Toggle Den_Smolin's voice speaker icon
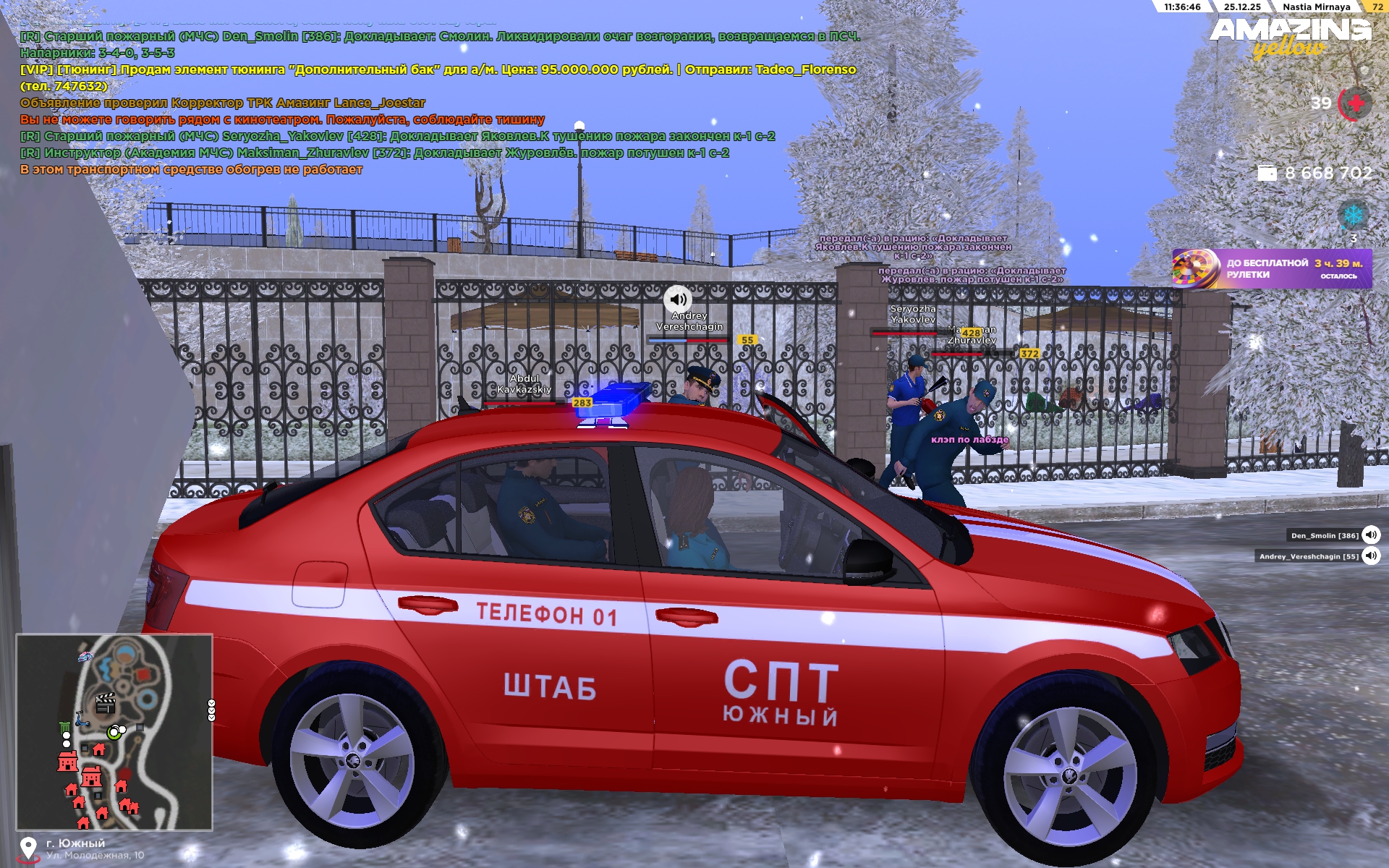The height and width of the screenshot is (868, 1389). [x=1370, y=535]
